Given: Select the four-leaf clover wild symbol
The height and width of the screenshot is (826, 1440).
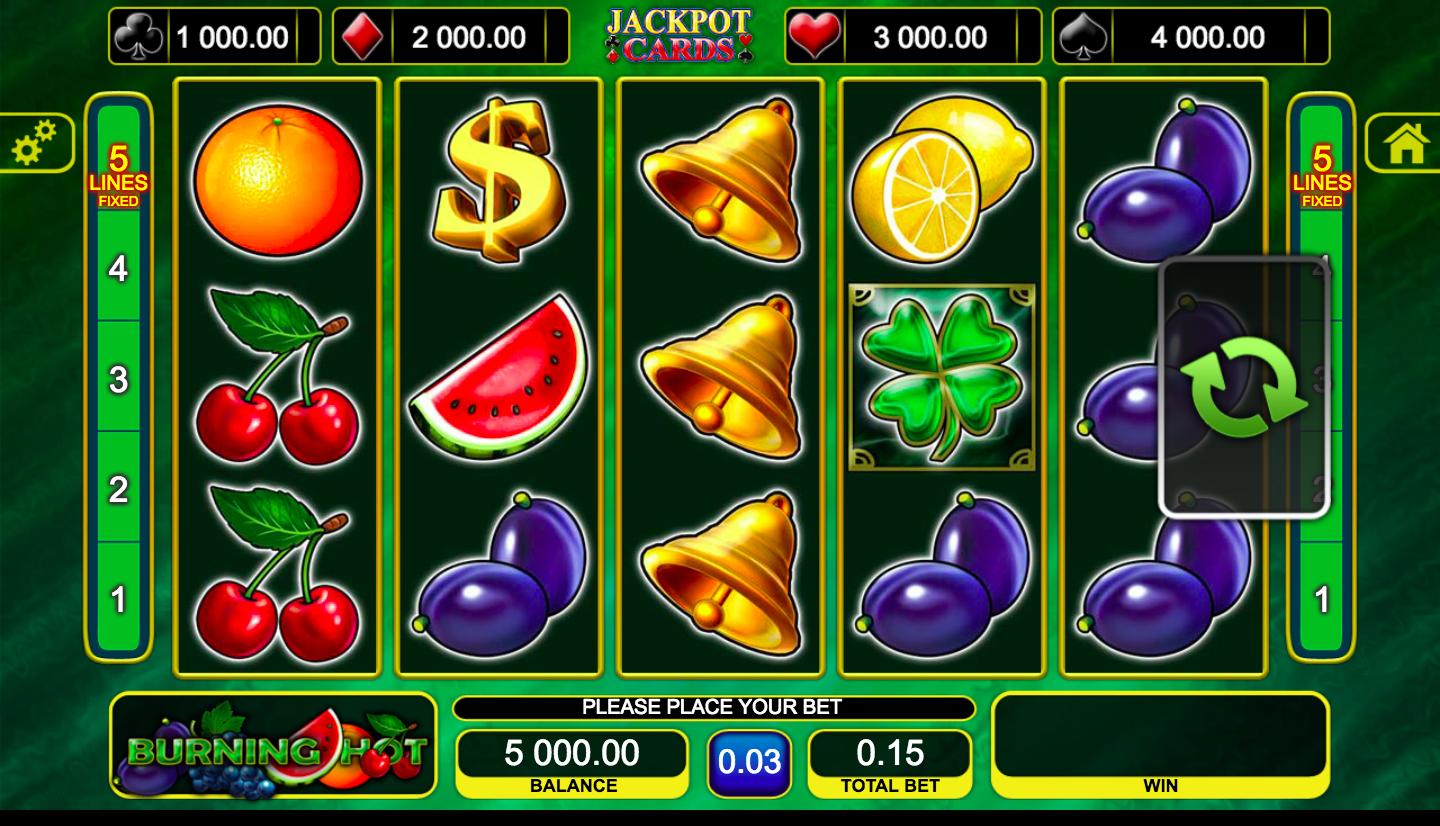Looking at the screenshot, I should [x=941, y=378].
